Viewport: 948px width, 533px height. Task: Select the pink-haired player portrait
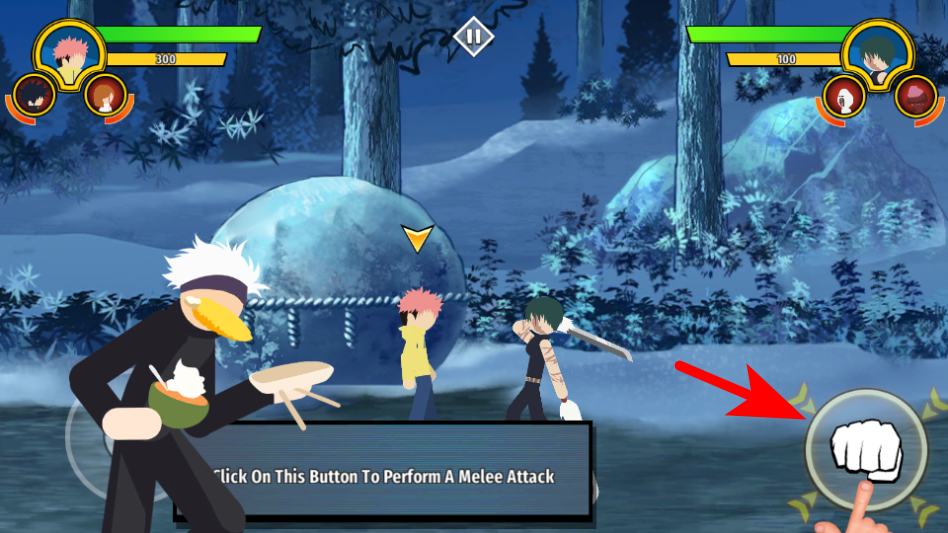tap(68, 55)
